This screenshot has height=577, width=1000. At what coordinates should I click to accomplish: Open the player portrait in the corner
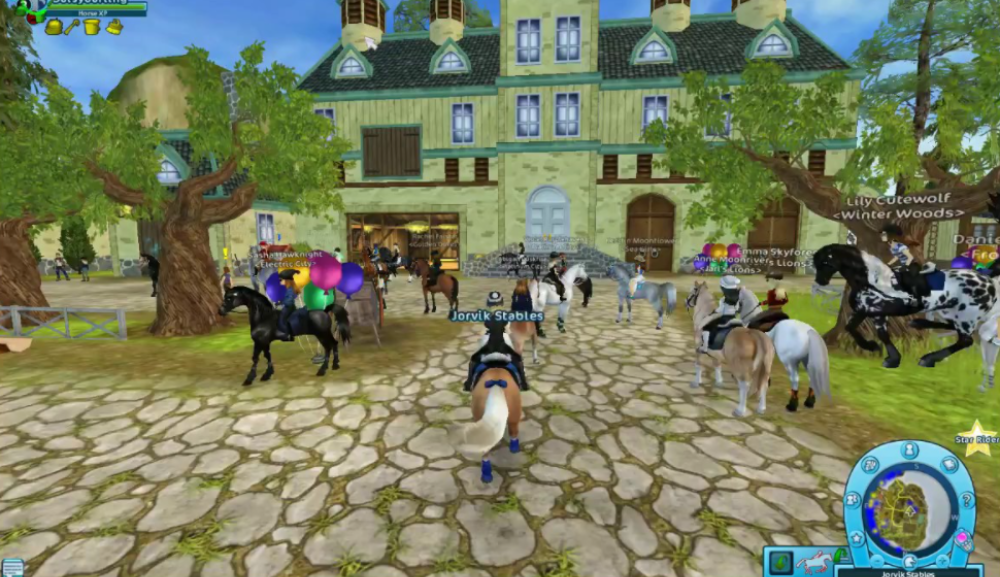tap(30, 10)
